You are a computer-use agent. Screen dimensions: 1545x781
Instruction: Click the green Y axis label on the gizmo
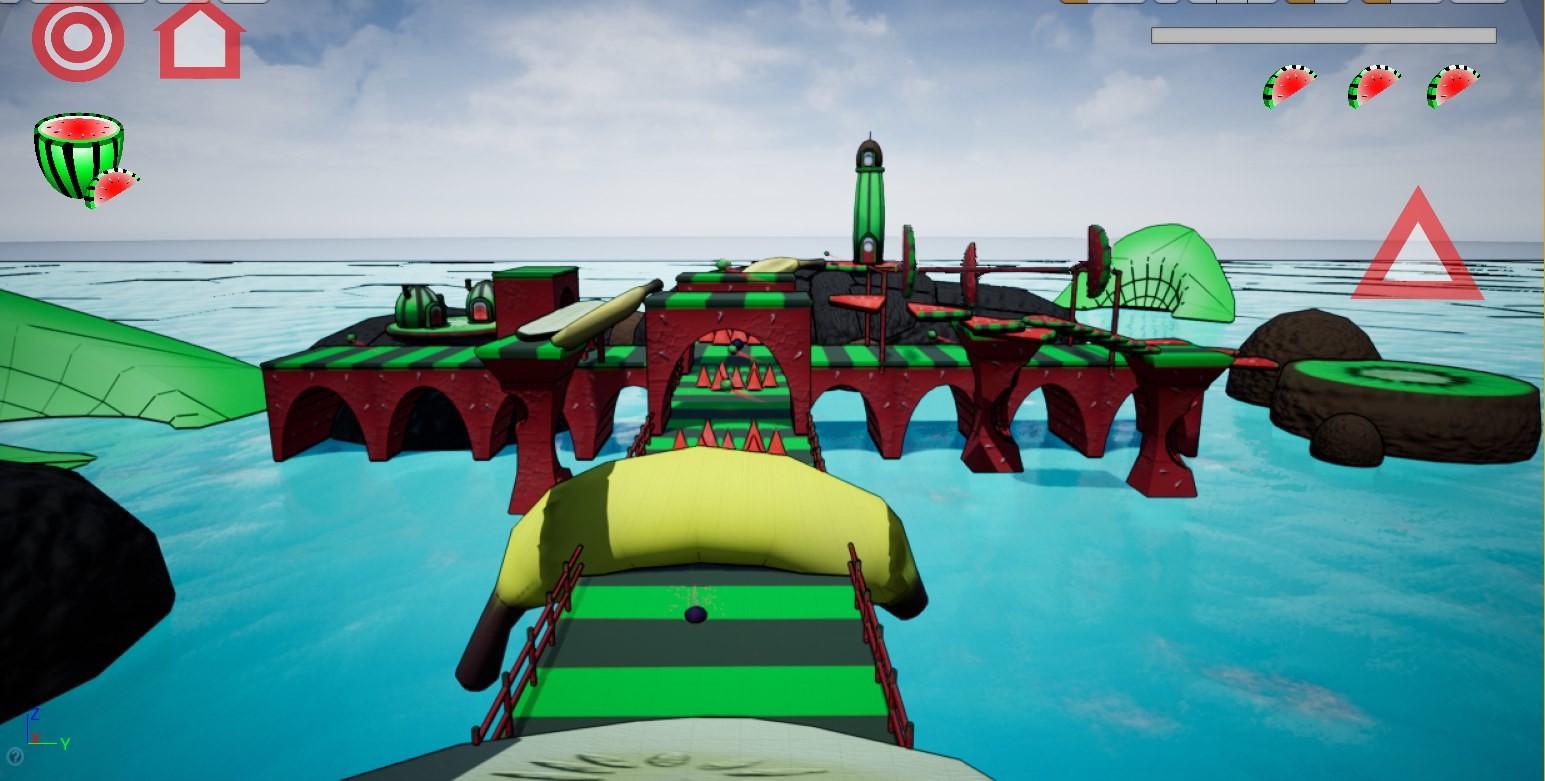(65, 744)
